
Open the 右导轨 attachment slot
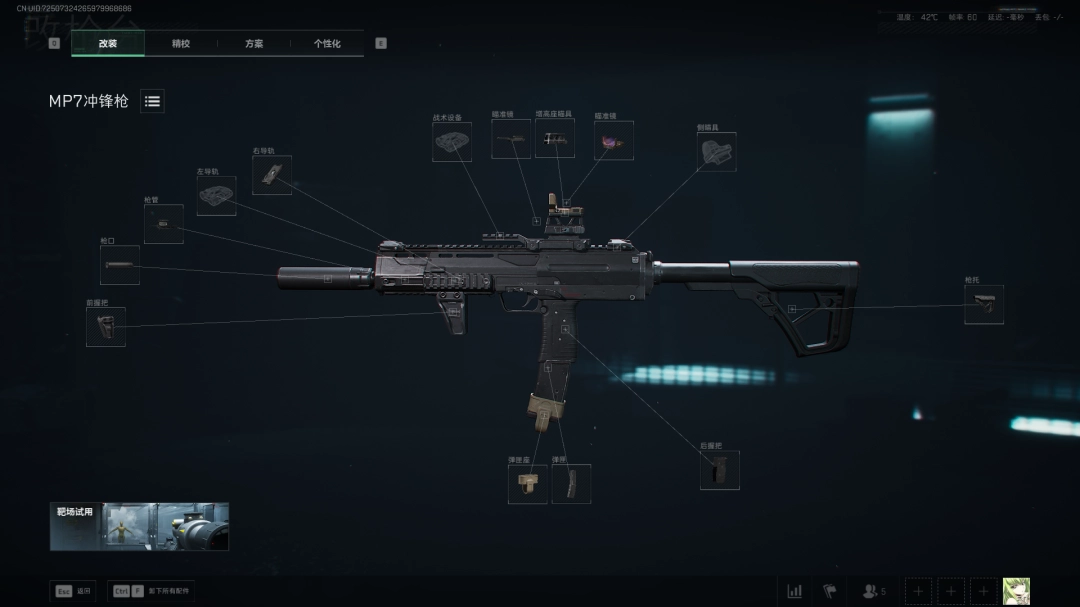tap(271, 175)
